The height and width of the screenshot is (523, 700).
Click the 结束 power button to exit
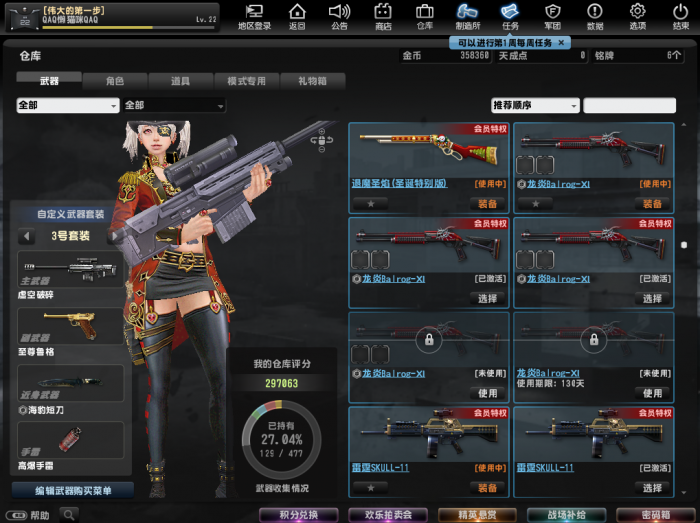click(680, 16)
